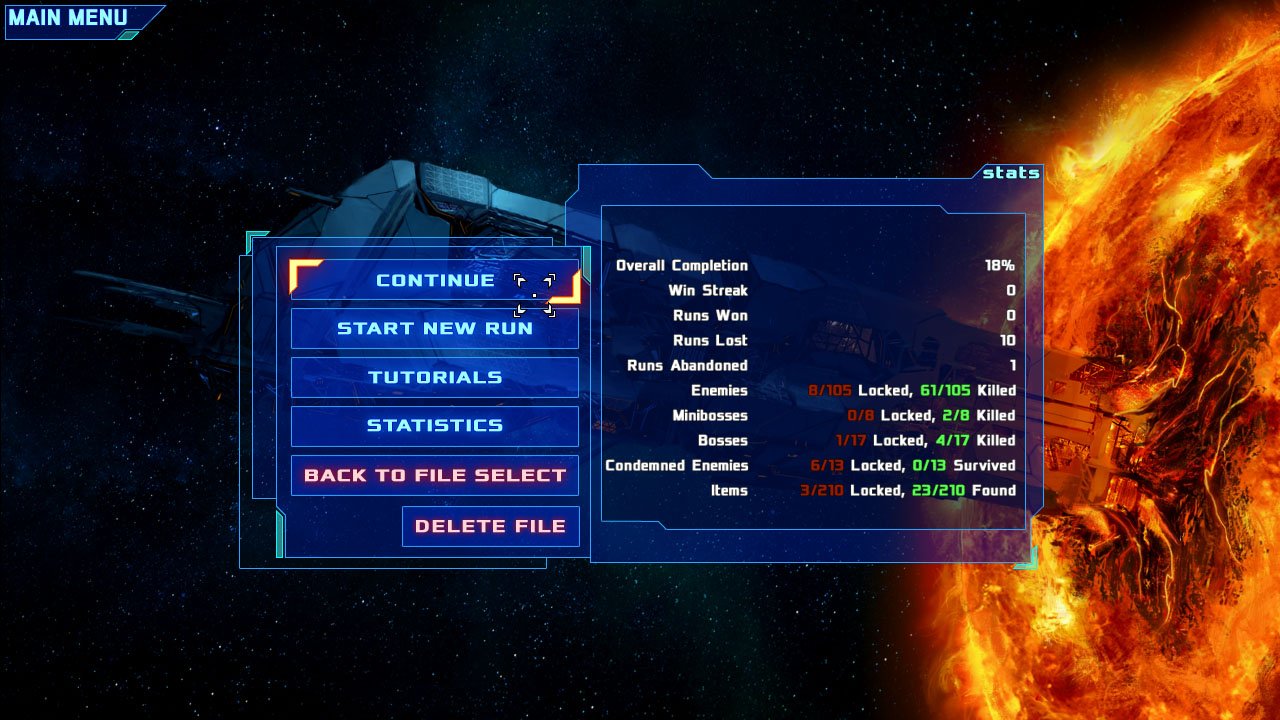
Task: Select the Continue menu option
Action: pyautogui.click(x=434, y=280)
